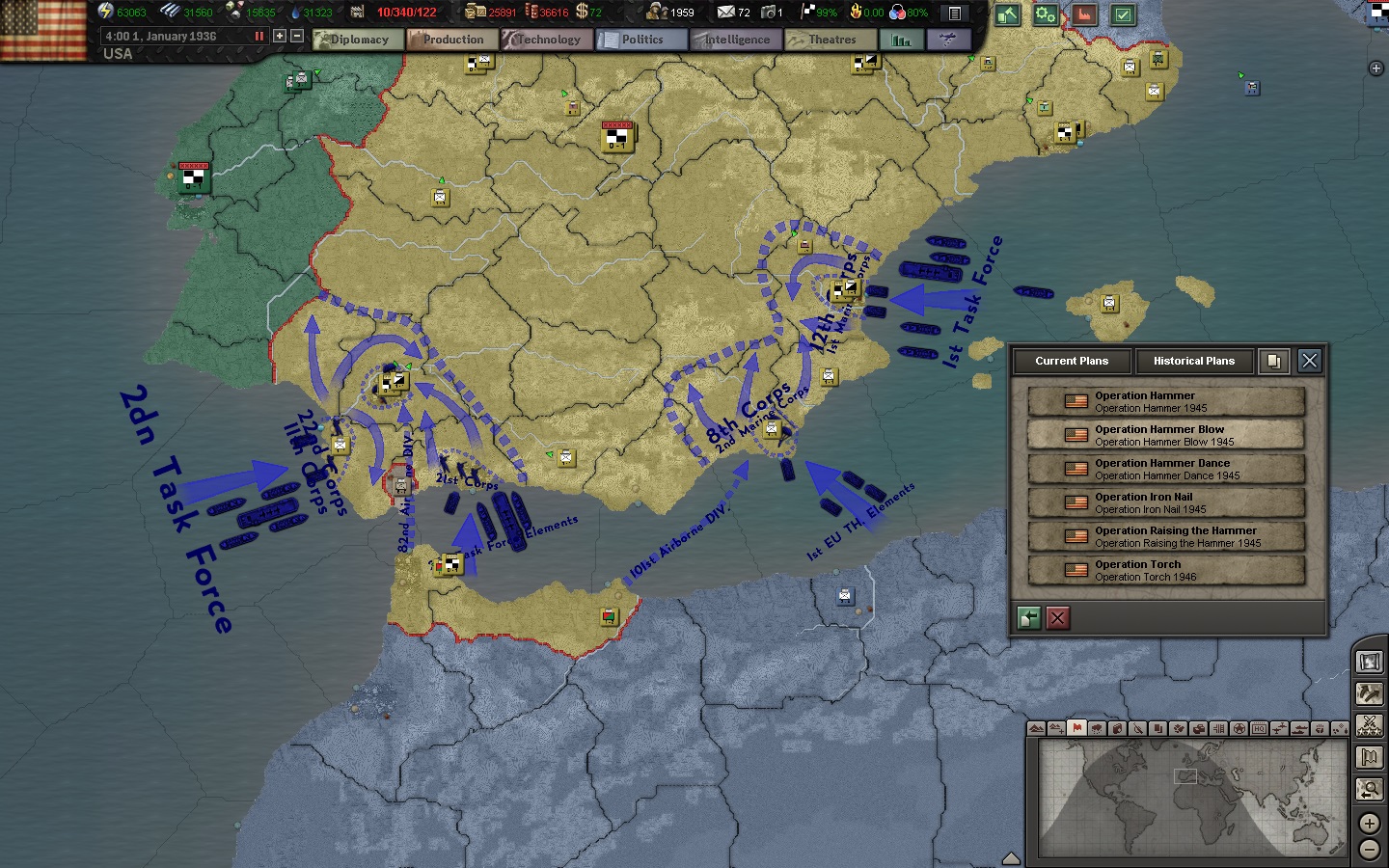This screenshot has height=868, width=1389.
Task: Open the green gears icon in the alert bar
Action: tap(1045, 15)
